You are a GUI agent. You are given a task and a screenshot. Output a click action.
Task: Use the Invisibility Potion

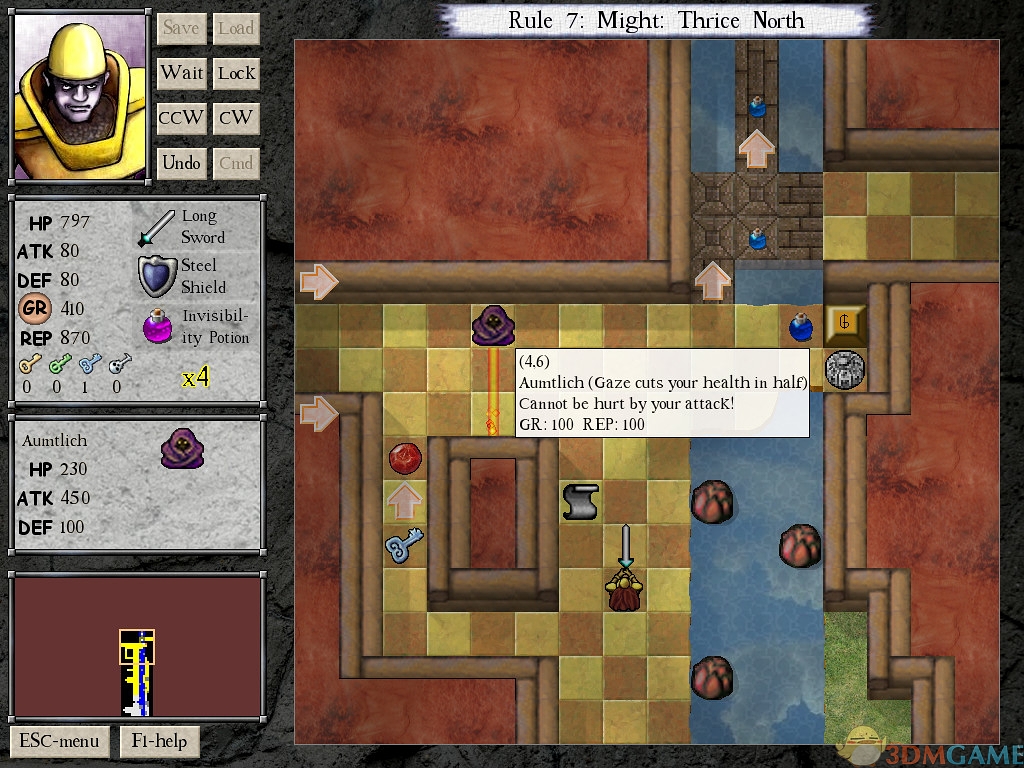tap(158, 327)
